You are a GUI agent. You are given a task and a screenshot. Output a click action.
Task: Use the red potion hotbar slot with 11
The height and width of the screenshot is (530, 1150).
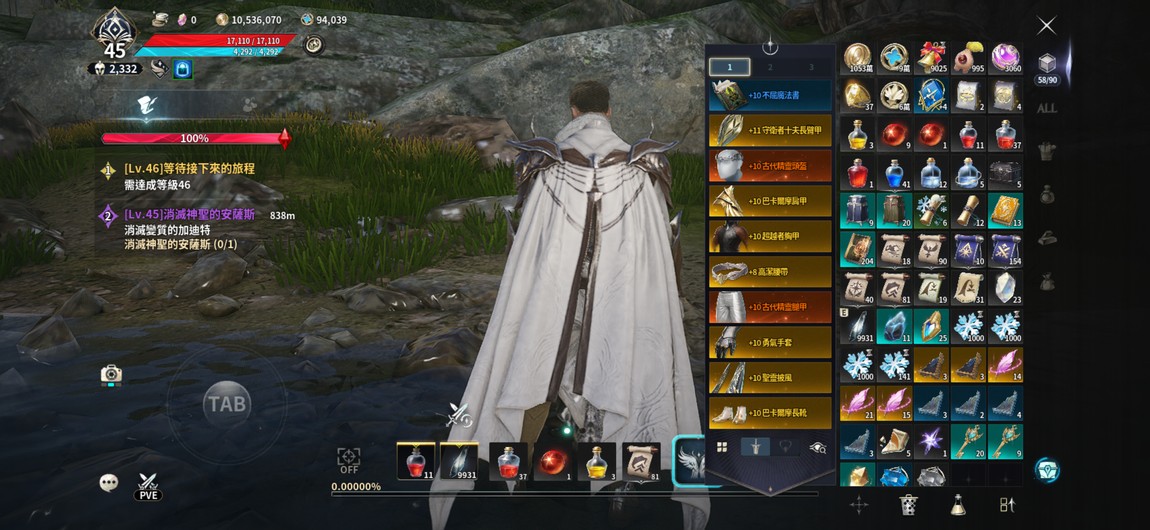[415, 461]
